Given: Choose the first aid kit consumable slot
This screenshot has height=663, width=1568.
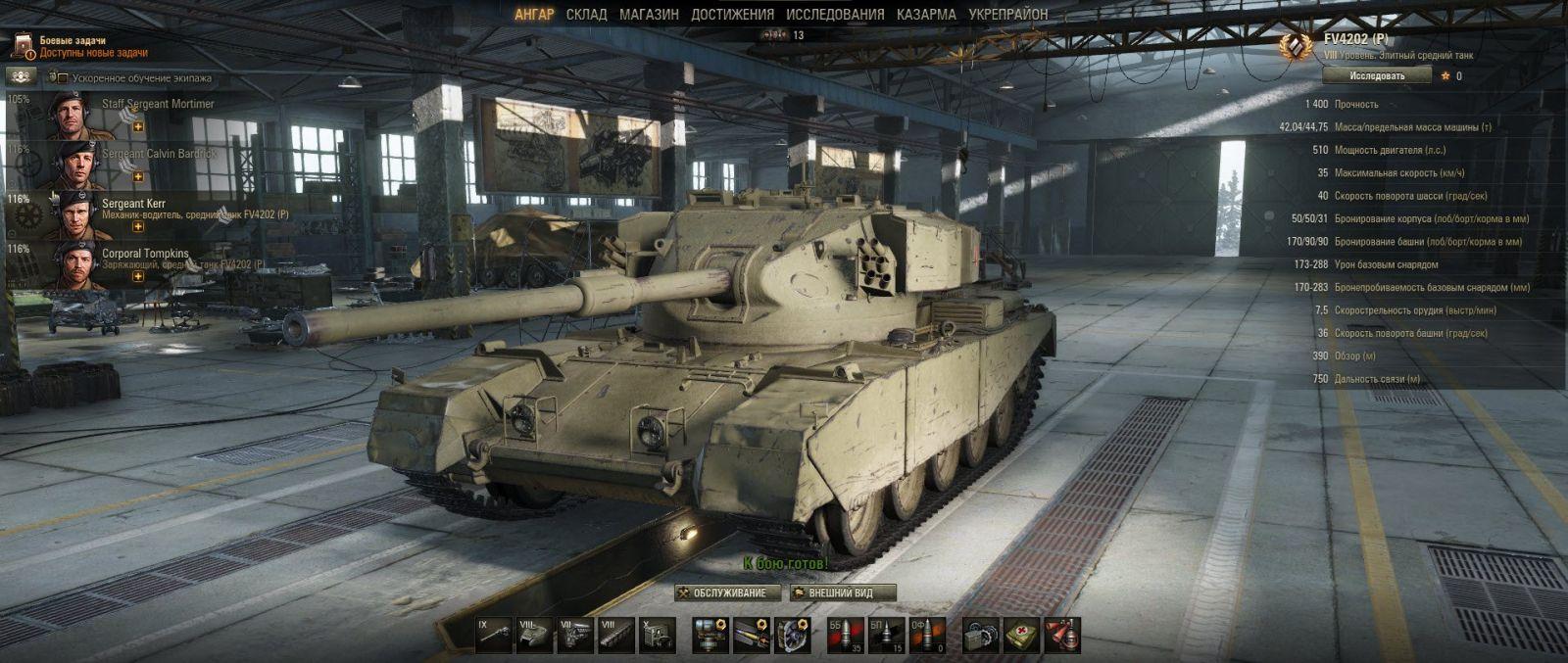Looking at the screenshot, I should coord(1020,636).
